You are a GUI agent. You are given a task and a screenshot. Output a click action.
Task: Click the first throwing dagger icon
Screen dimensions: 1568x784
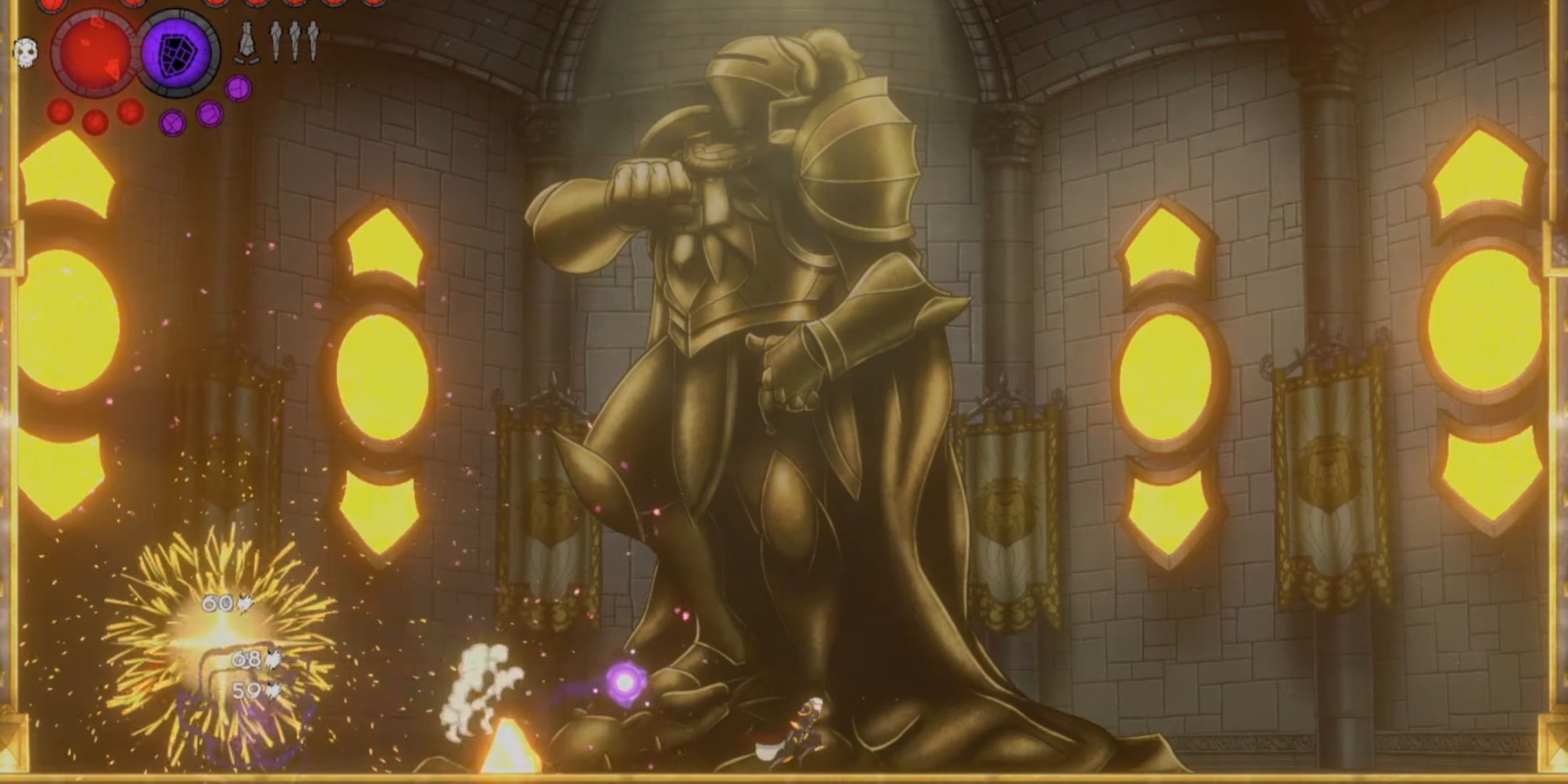275,42
